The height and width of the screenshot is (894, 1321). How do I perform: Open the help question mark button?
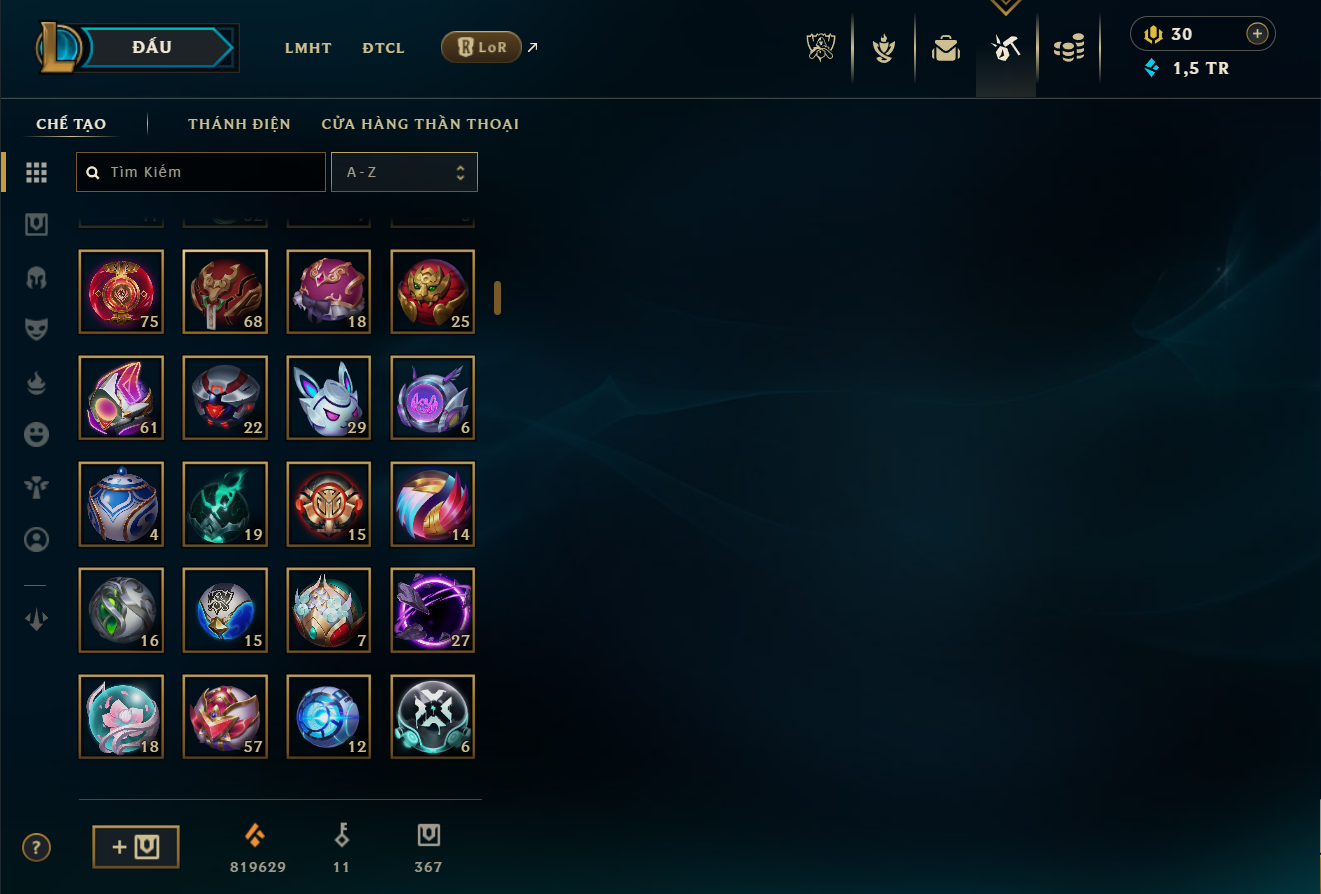[36, 848]
